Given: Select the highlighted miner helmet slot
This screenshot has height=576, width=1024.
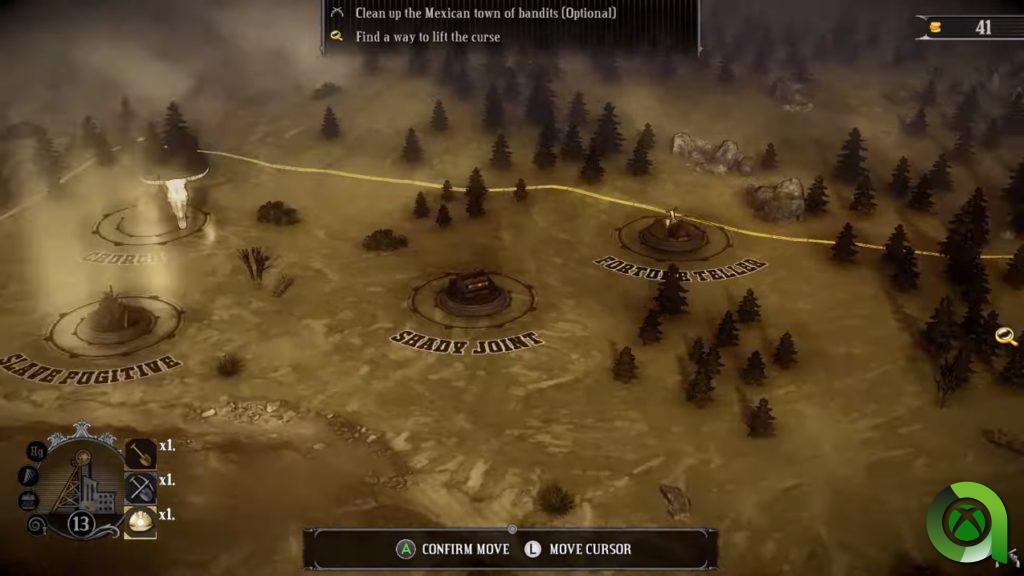Looking at the screenshot, I should pyautogui.click(x=141, y=520).
